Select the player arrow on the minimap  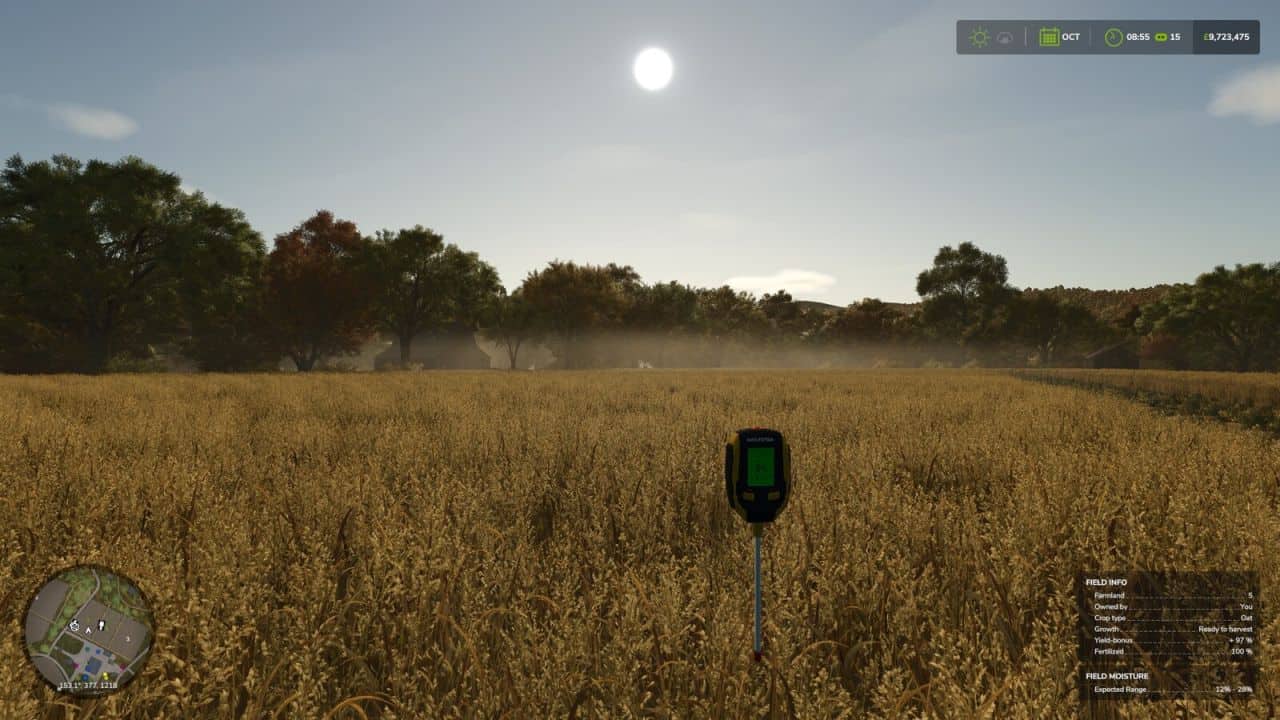pos(88,629)
